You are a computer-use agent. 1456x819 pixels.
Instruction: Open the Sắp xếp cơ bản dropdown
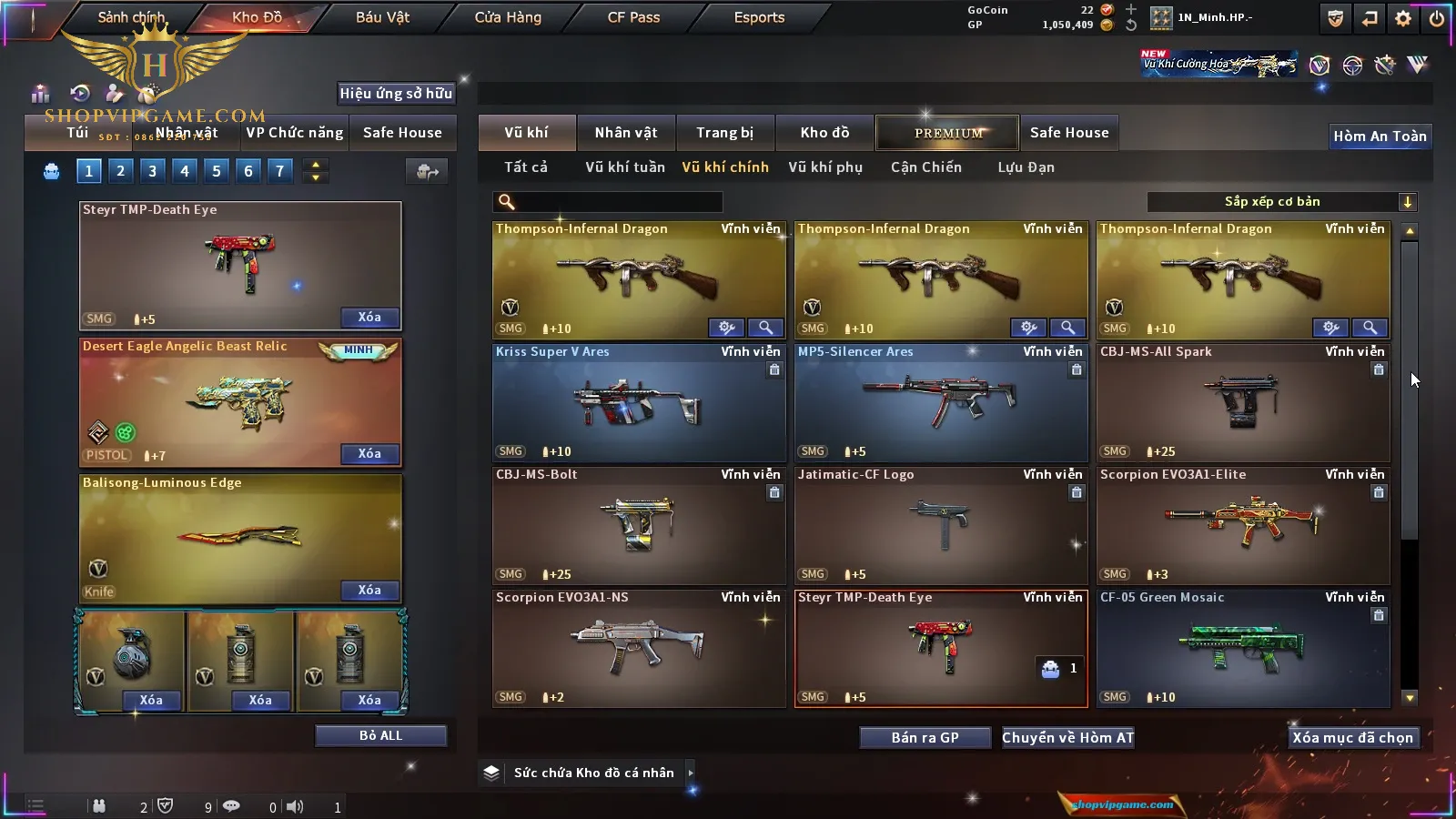click(x=1282, y=202)
